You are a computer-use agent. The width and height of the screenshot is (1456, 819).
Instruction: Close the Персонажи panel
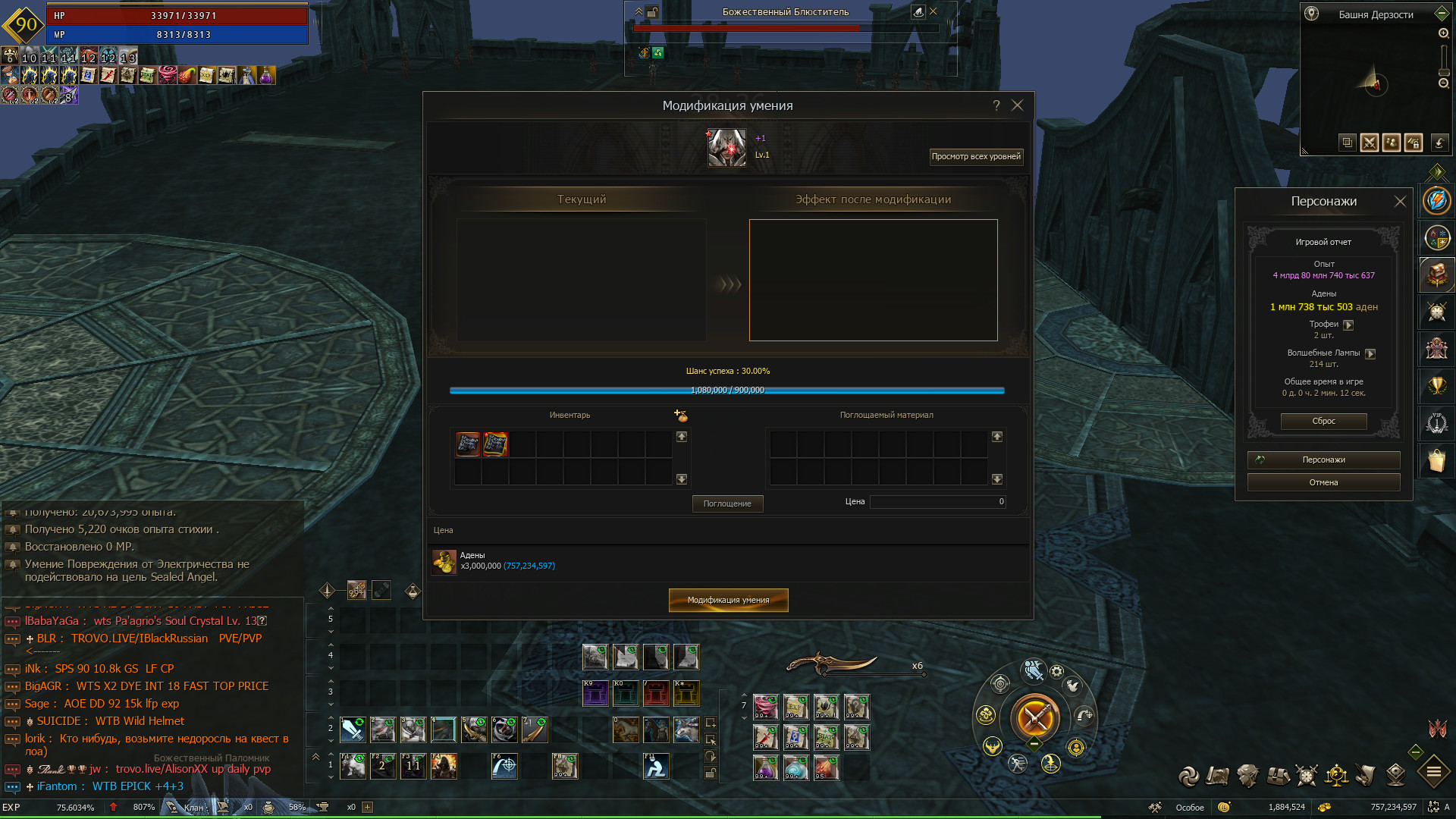coord(1400,201)
